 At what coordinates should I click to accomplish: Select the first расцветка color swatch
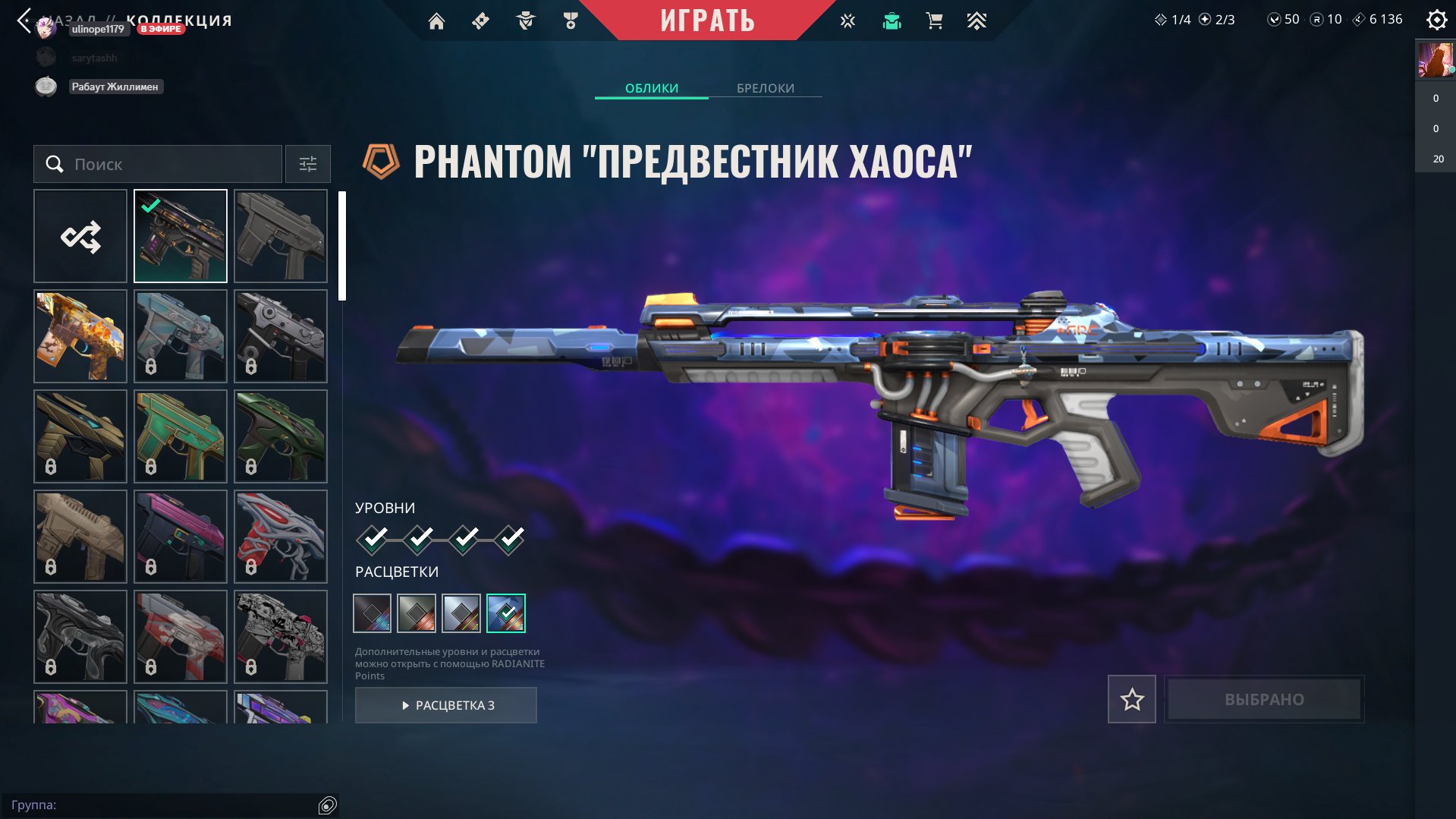(x=373, y=615)
